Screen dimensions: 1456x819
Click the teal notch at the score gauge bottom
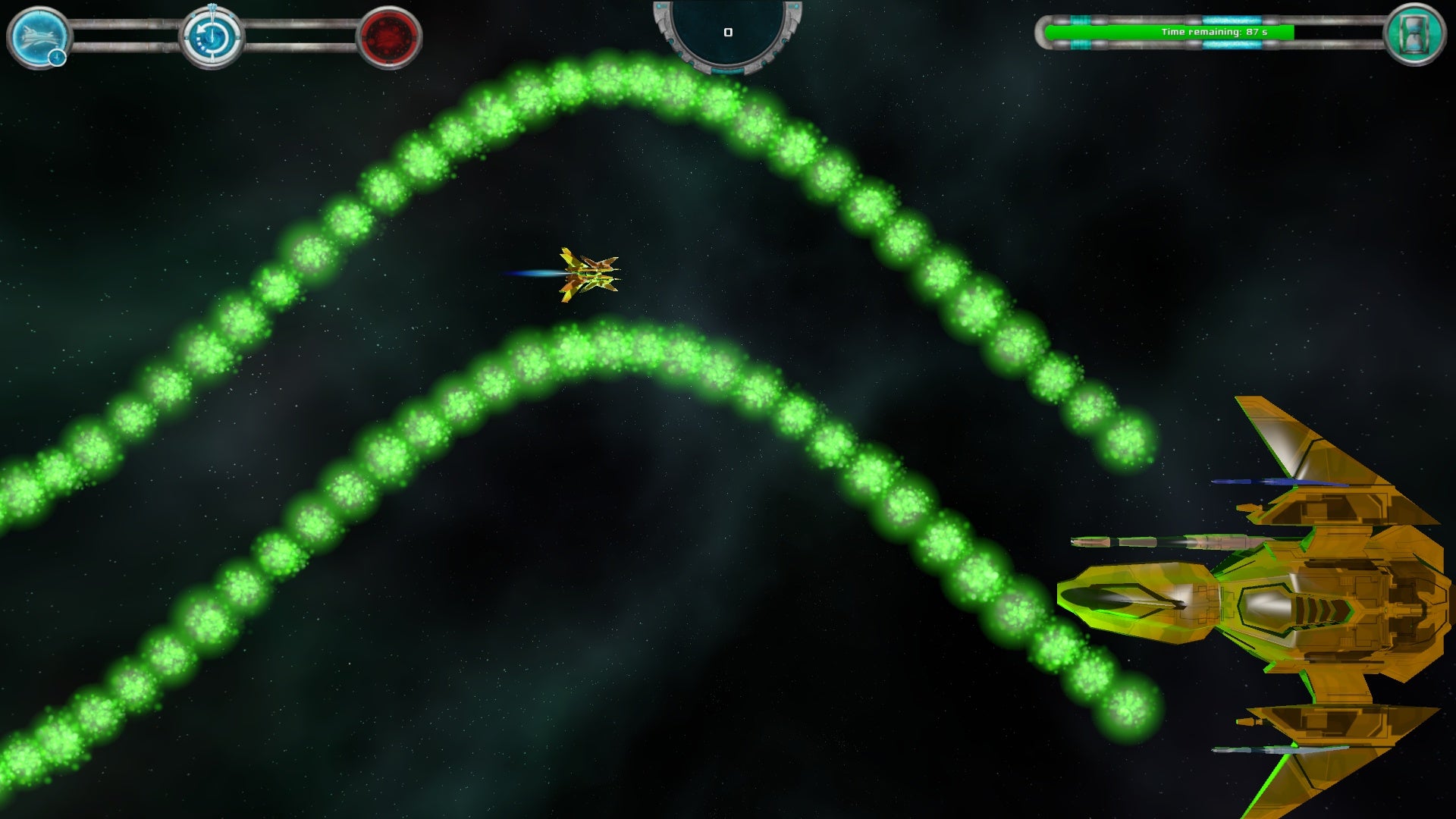point(728,71)
